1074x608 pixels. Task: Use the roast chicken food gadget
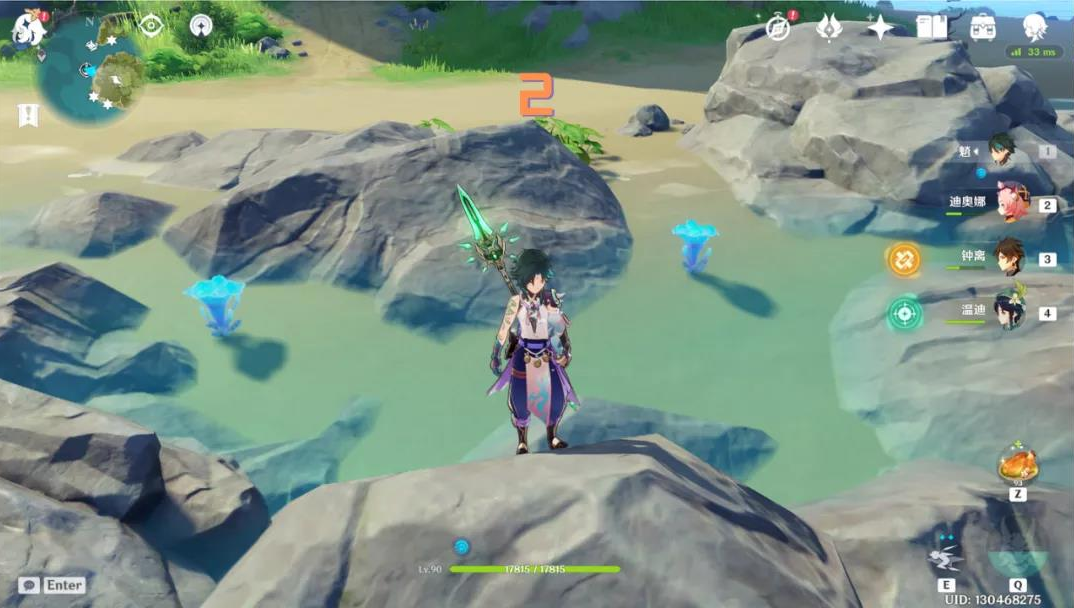tap(1017, 467)
